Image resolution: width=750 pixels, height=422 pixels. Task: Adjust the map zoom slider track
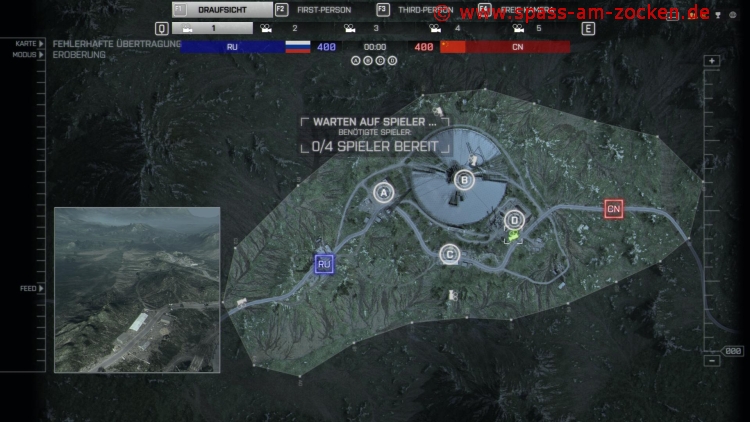(x=712, y=210)
